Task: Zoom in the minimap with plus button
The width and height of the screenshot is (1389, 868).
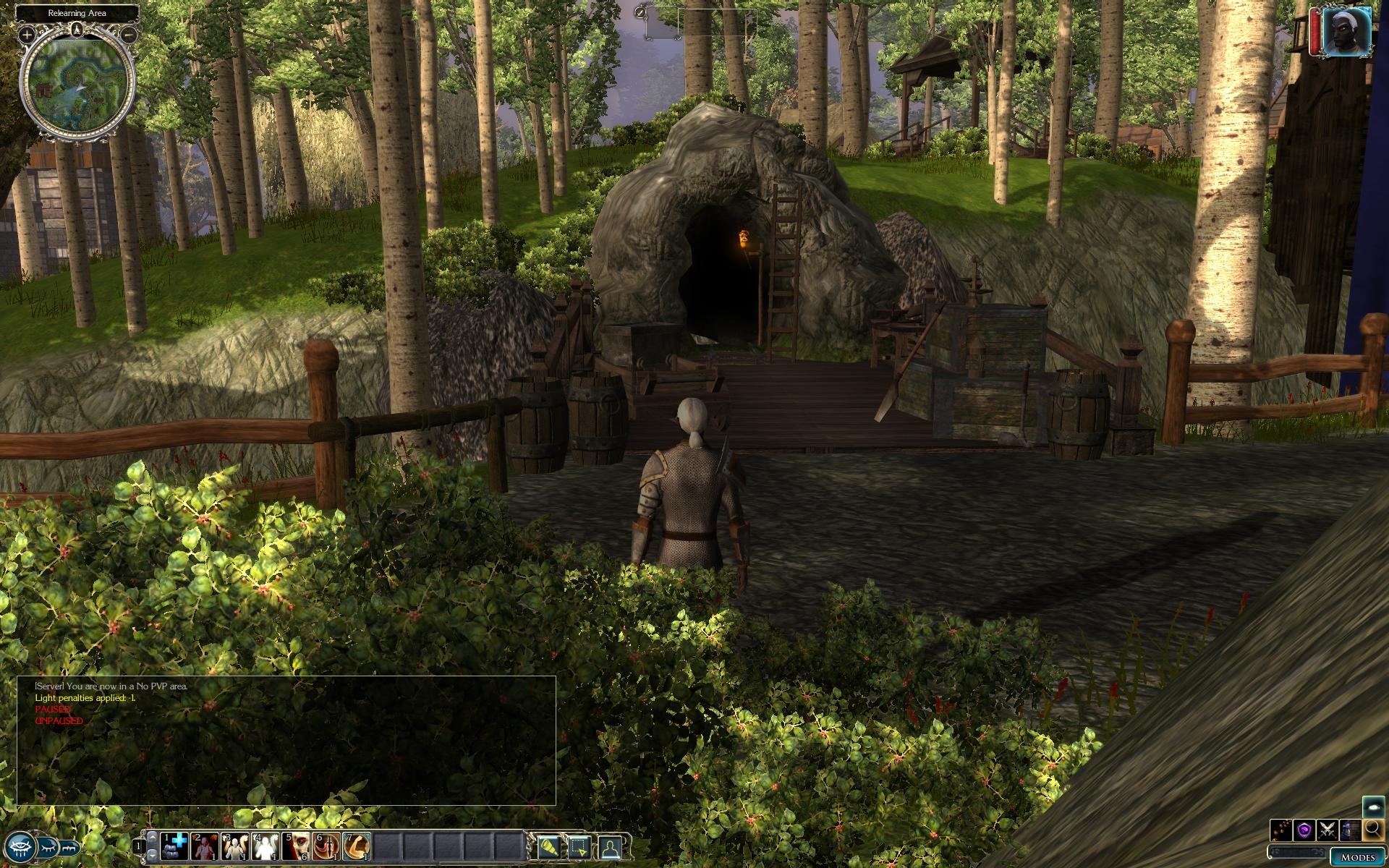Action: [x=27, y=34]
